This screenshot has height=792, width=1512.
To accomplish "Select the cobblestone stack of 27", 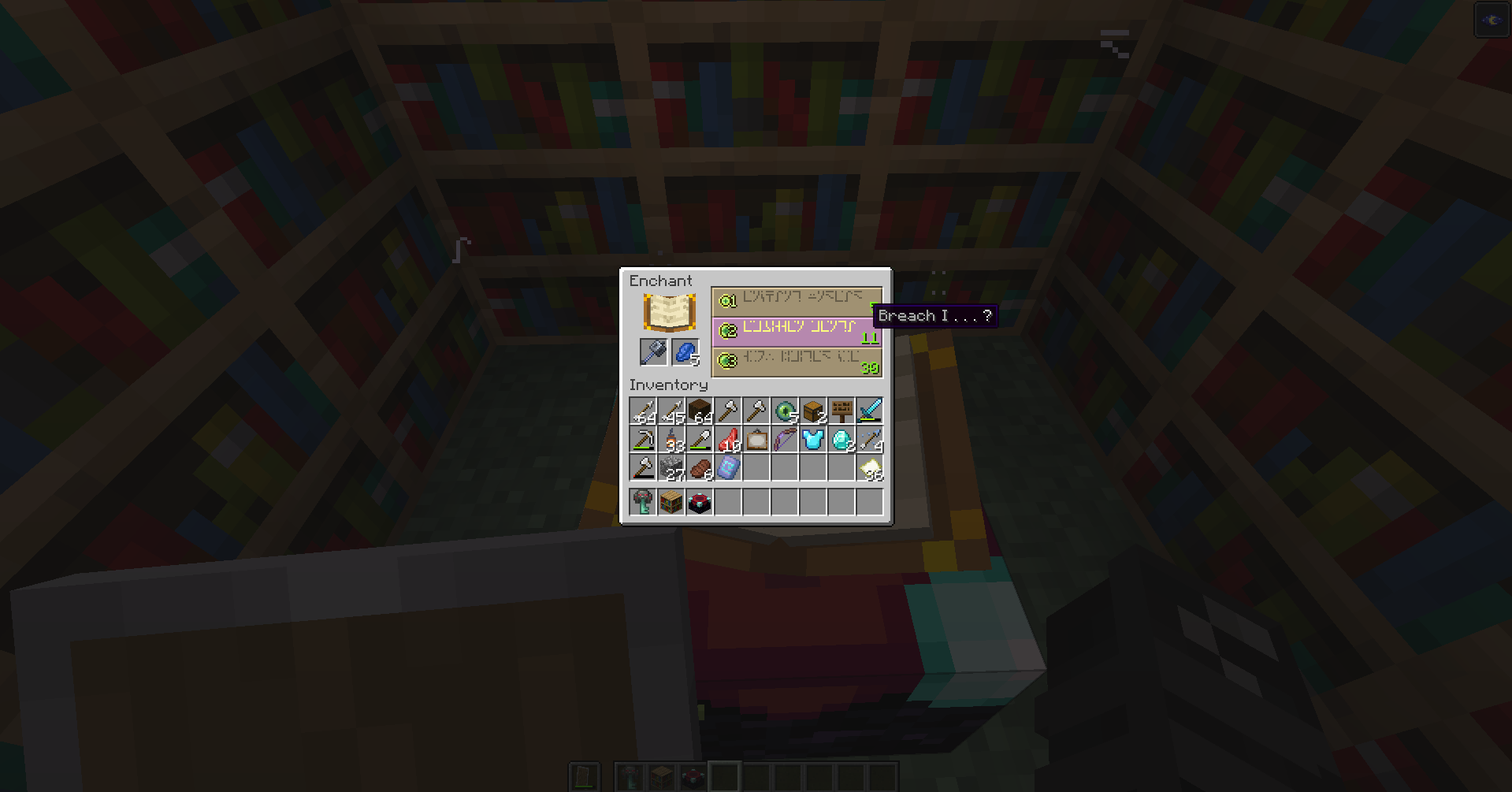I will click(x=671, y=468).
